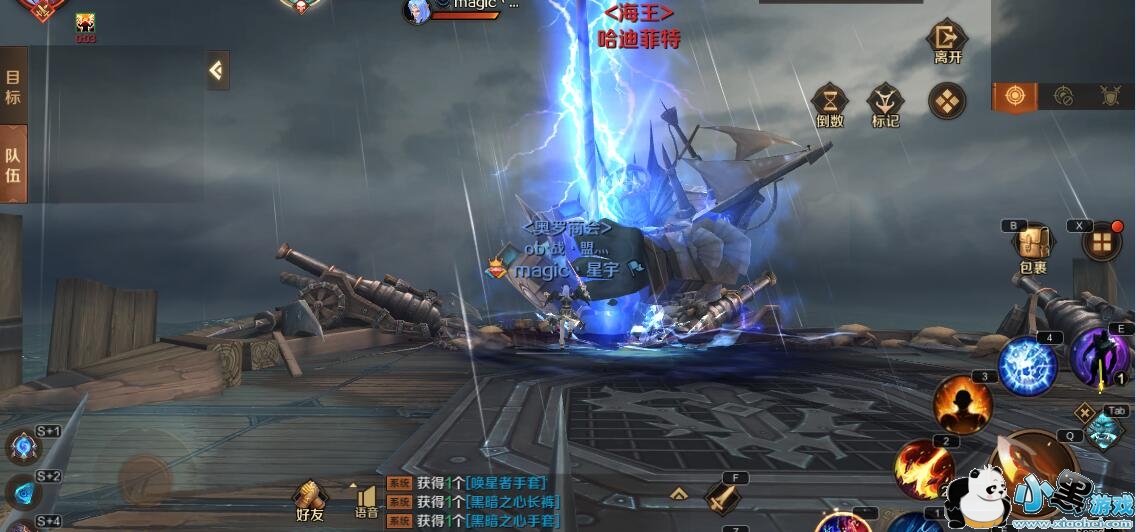Open the 包裹 backpack
Viewport: 1136px width, 532px height.
click(1032, 246)
